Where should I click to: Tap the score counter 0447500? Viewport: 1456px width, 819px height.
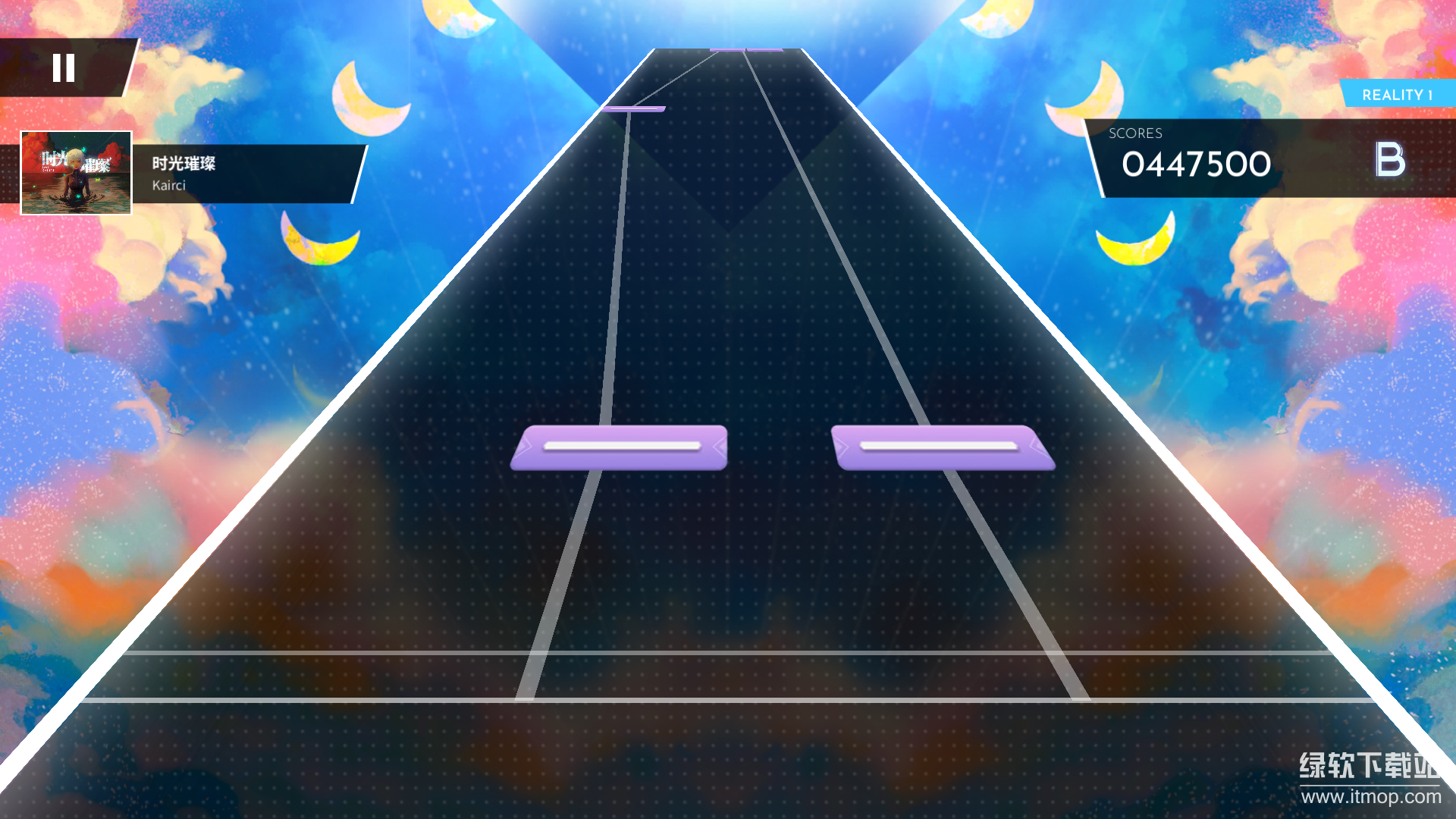[1195, 164]
